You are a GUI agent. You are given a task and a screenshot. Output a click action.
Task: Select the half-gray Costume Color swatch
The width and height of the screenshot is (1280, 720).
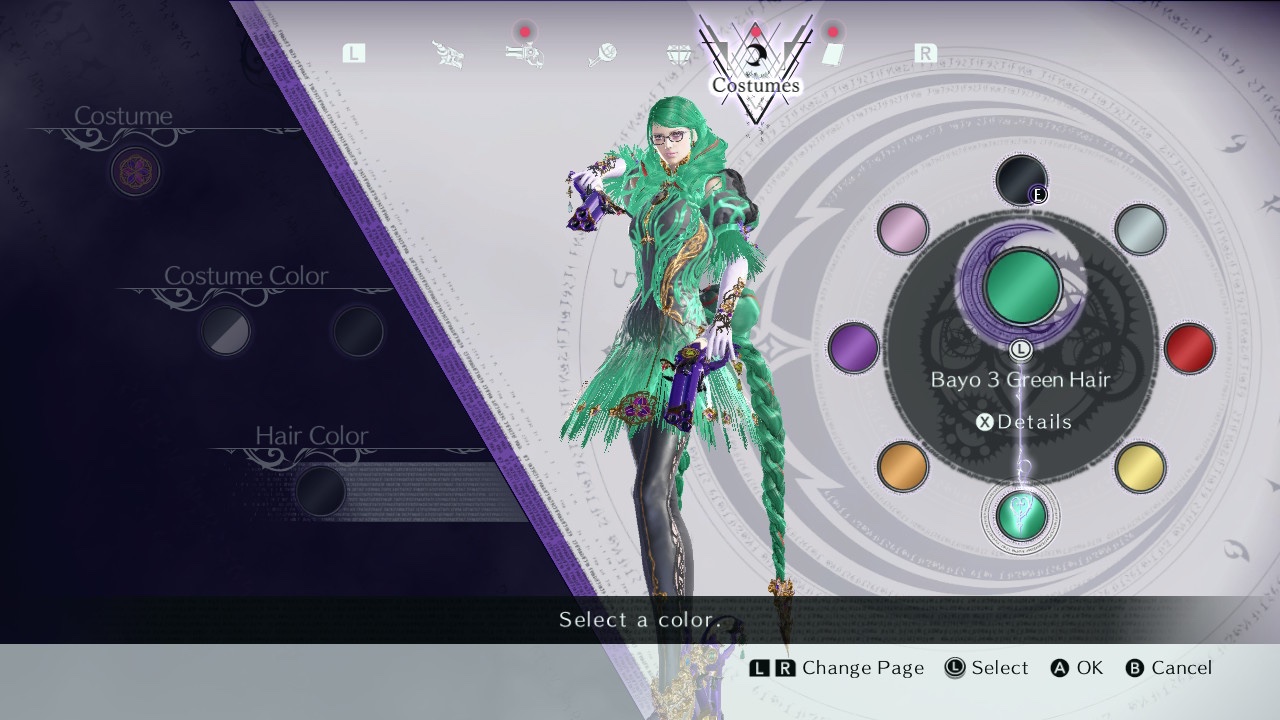[226, 331]
